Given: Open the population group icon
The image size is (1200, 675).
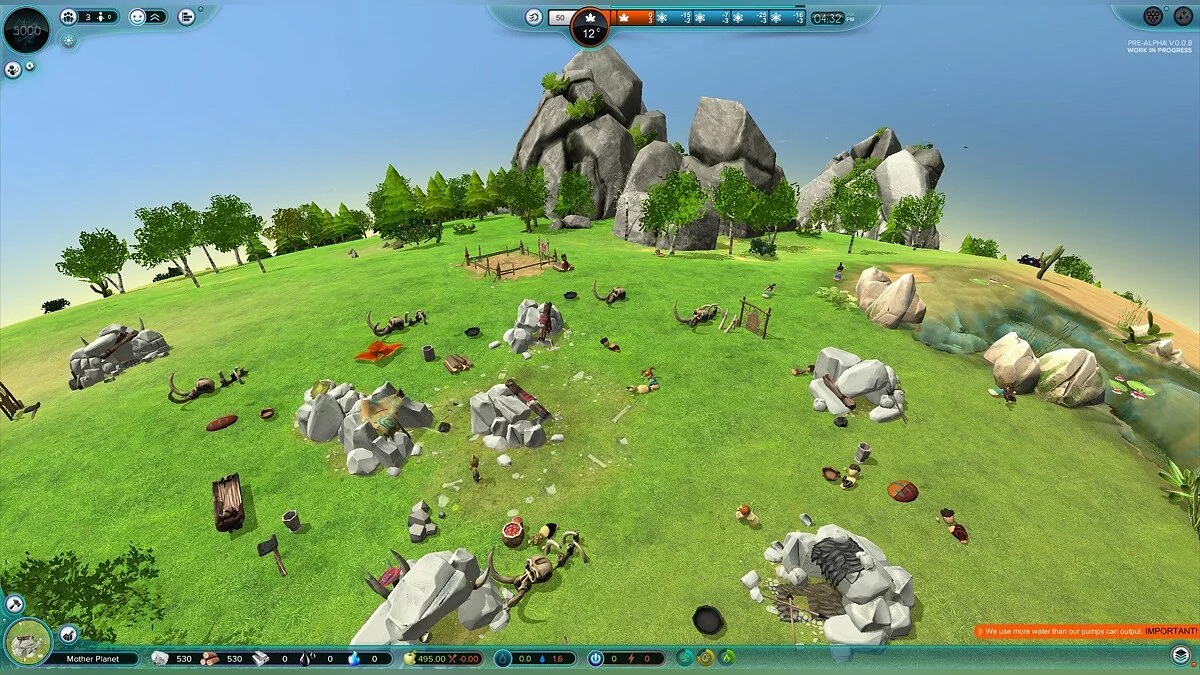Looking at the screenshot, I should click(68, 16).
